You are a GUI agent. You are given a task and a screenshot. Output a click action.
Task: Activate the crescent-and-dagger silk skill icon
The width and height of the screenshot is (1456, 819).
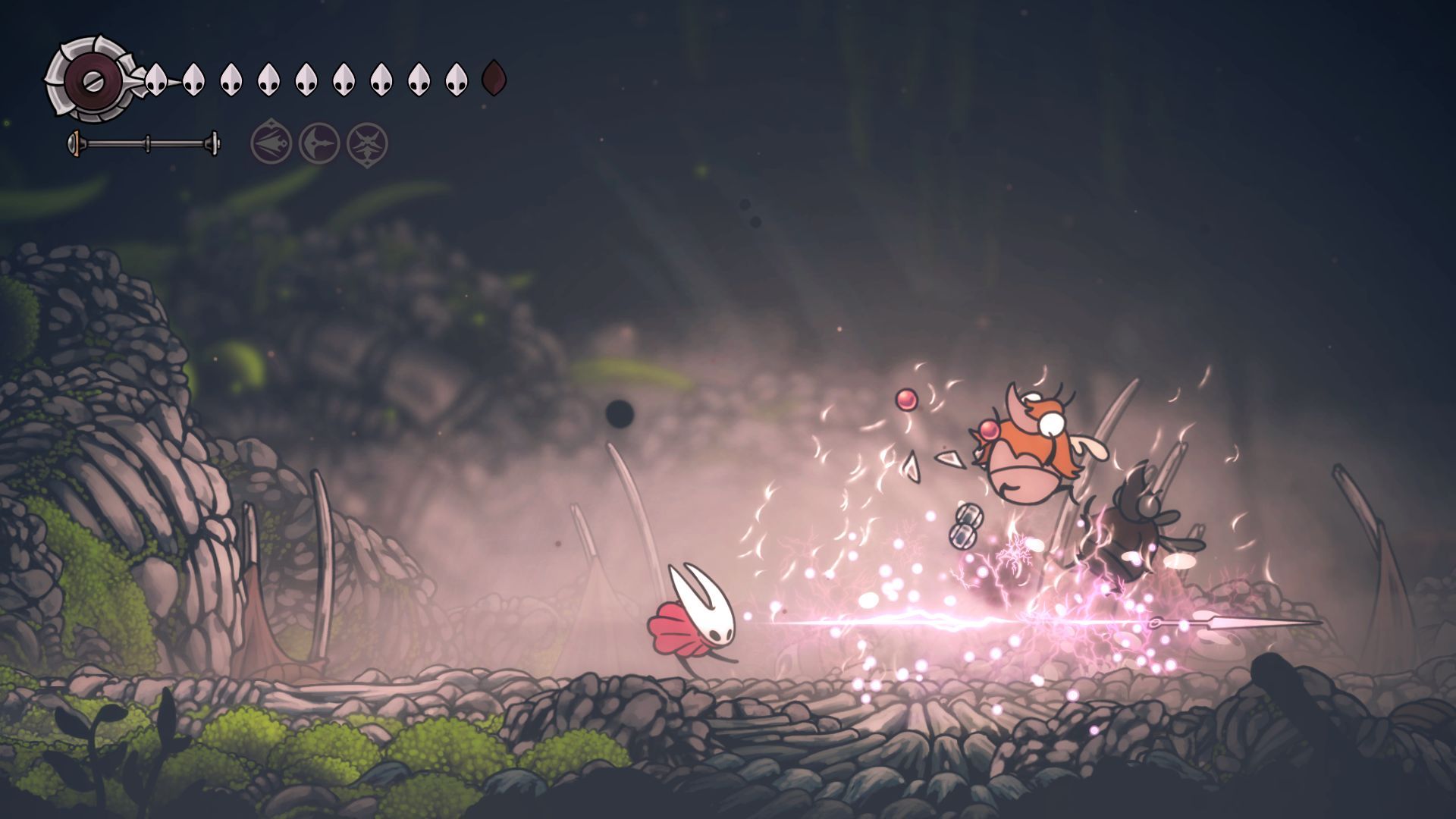click(319, 143)
